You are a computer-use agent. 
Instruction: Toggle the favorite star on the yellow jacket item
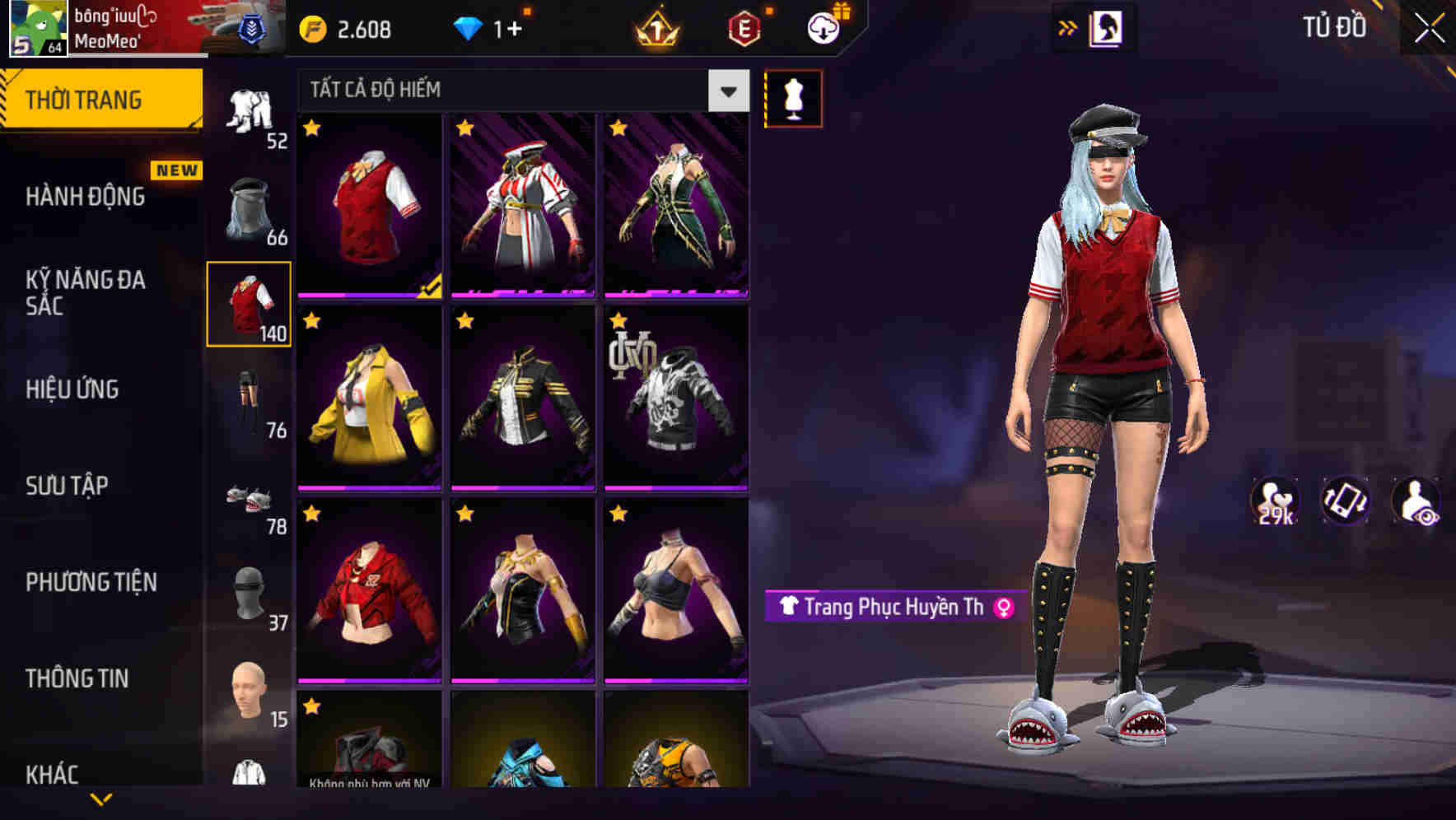tap(312, 321)
